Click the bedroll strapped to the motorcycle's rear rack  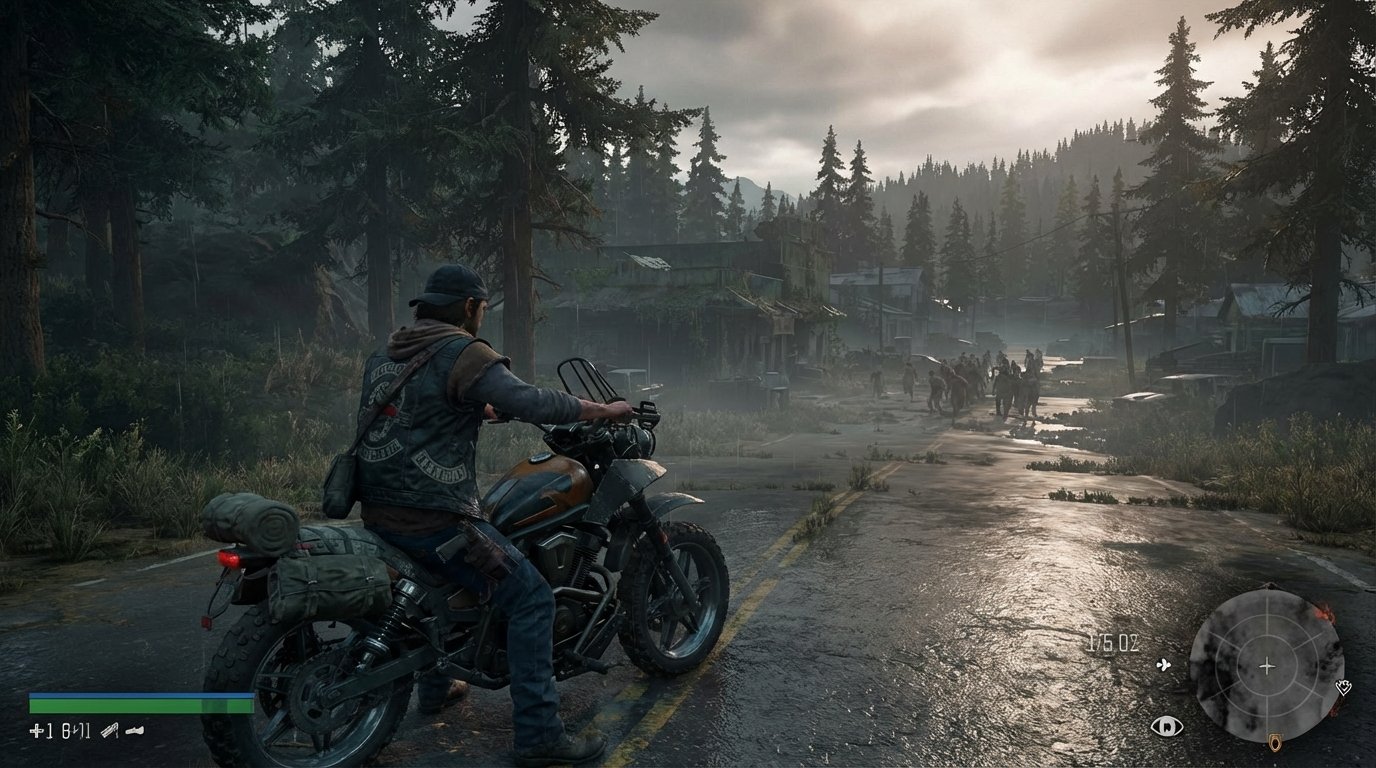click(250, 521)
